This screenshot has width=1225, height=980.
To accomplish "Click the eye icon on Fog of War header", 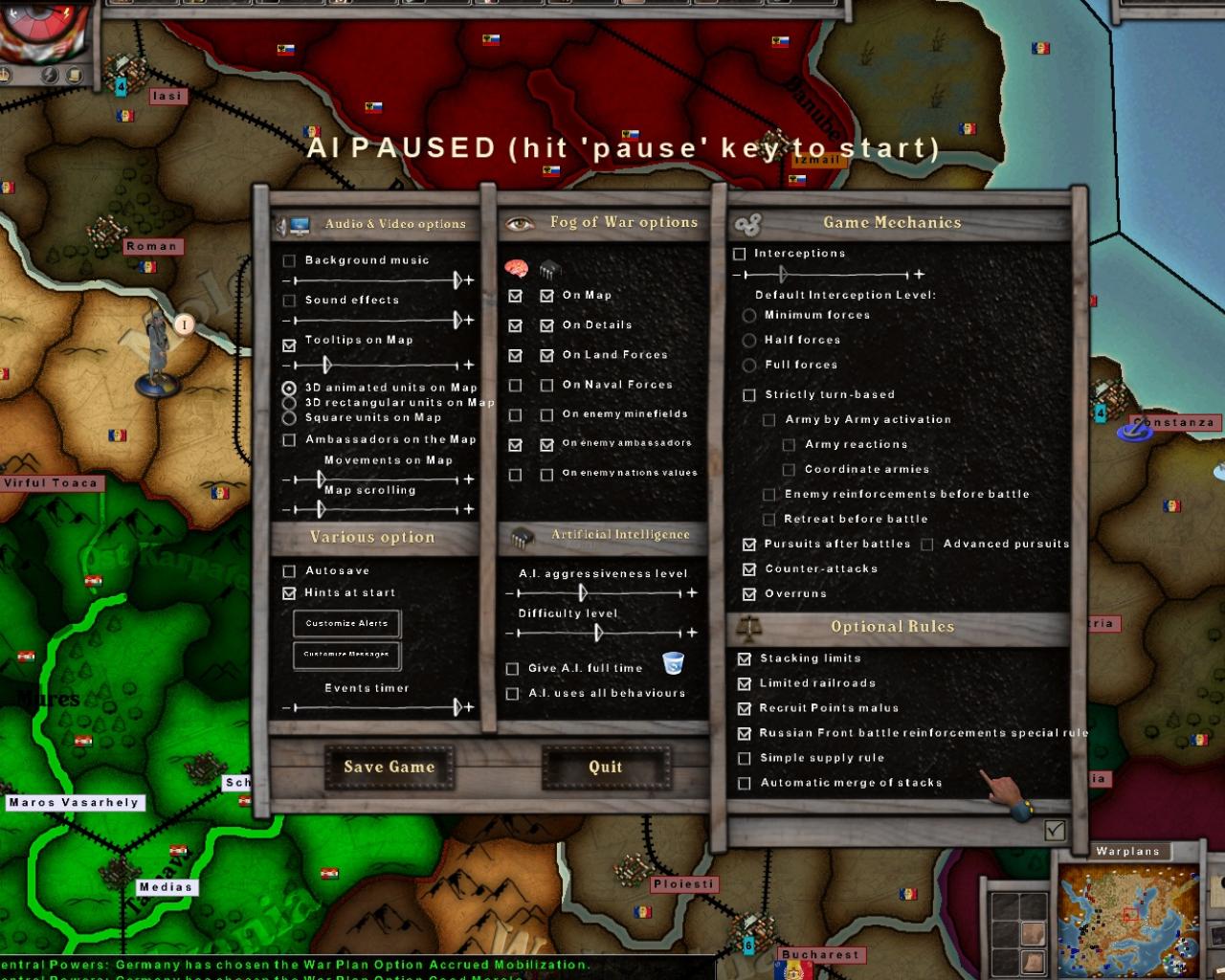I will coord(517,221).
